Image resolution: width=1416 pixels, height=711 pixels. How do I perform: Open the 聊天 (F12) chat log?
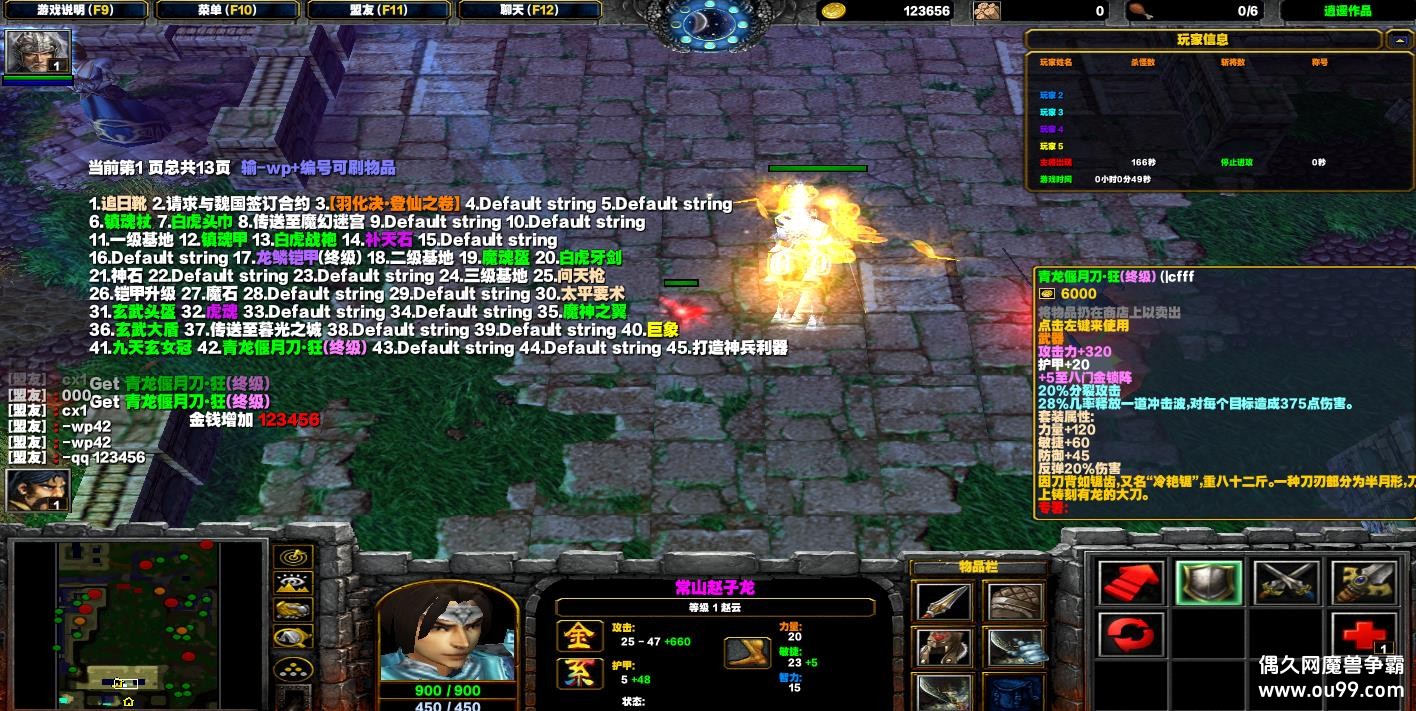click(529, 10)
